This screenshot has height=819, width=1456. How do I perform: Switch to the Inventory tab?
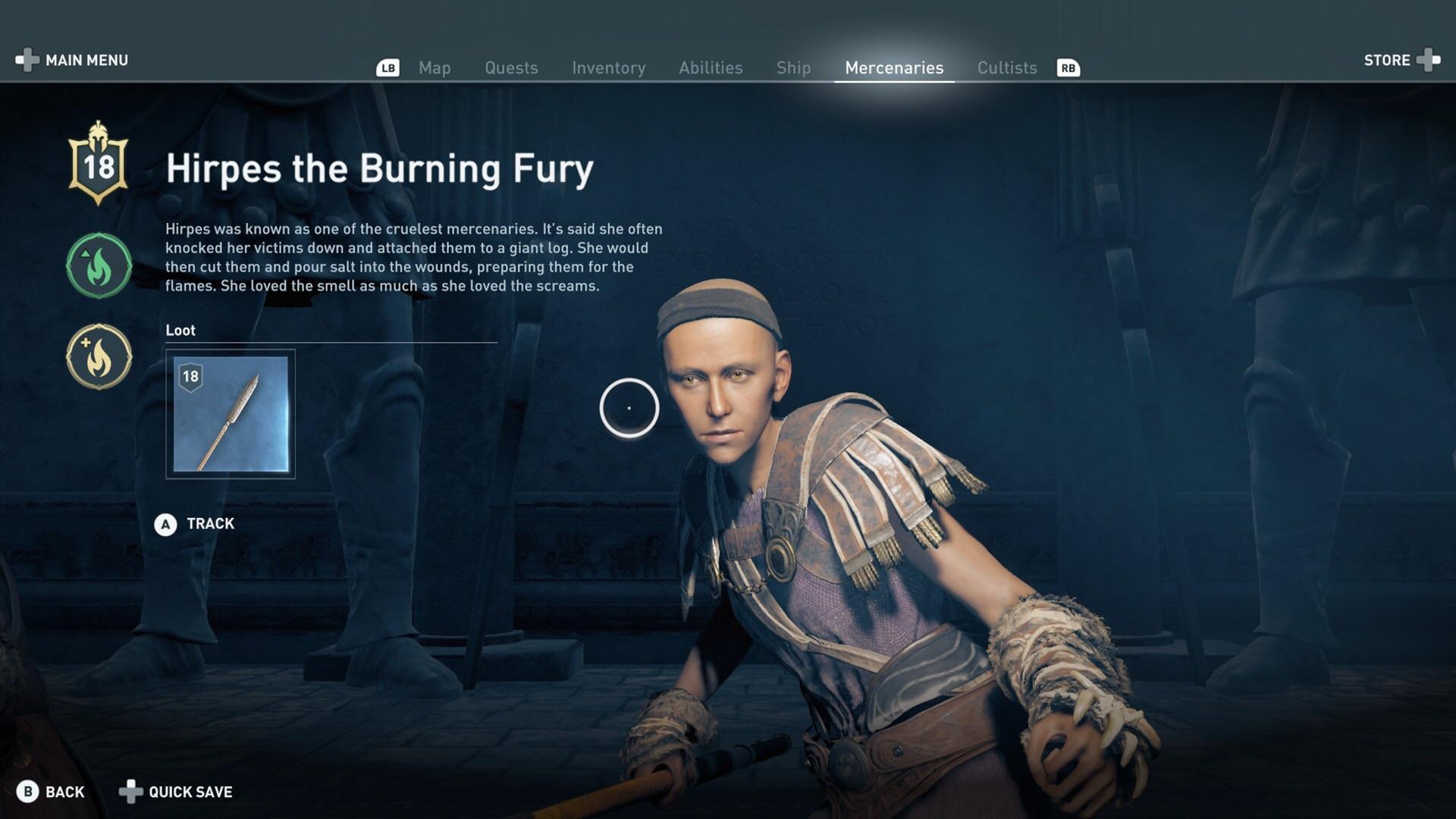pos(609,67)
